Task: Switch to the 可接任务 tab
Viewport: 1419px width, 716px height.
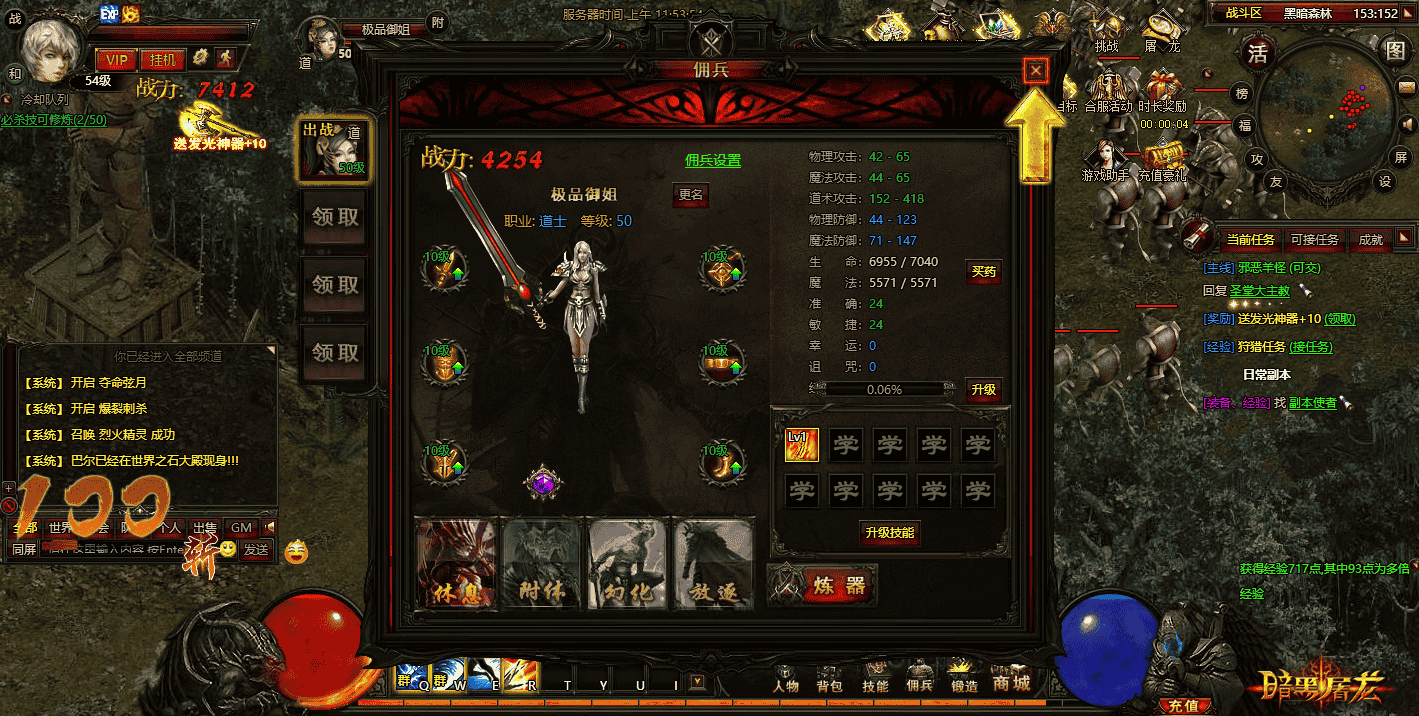Action: point(1314,240)
